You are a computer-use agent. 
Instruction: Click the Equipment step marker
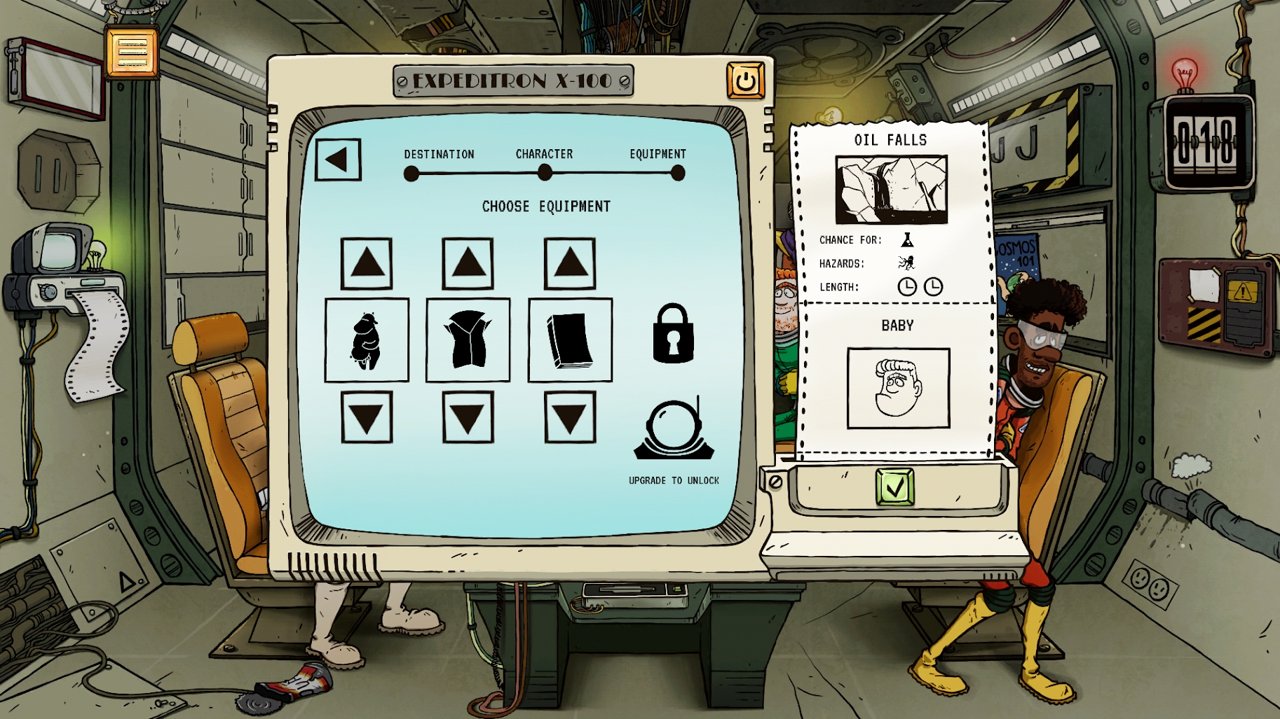678,172
